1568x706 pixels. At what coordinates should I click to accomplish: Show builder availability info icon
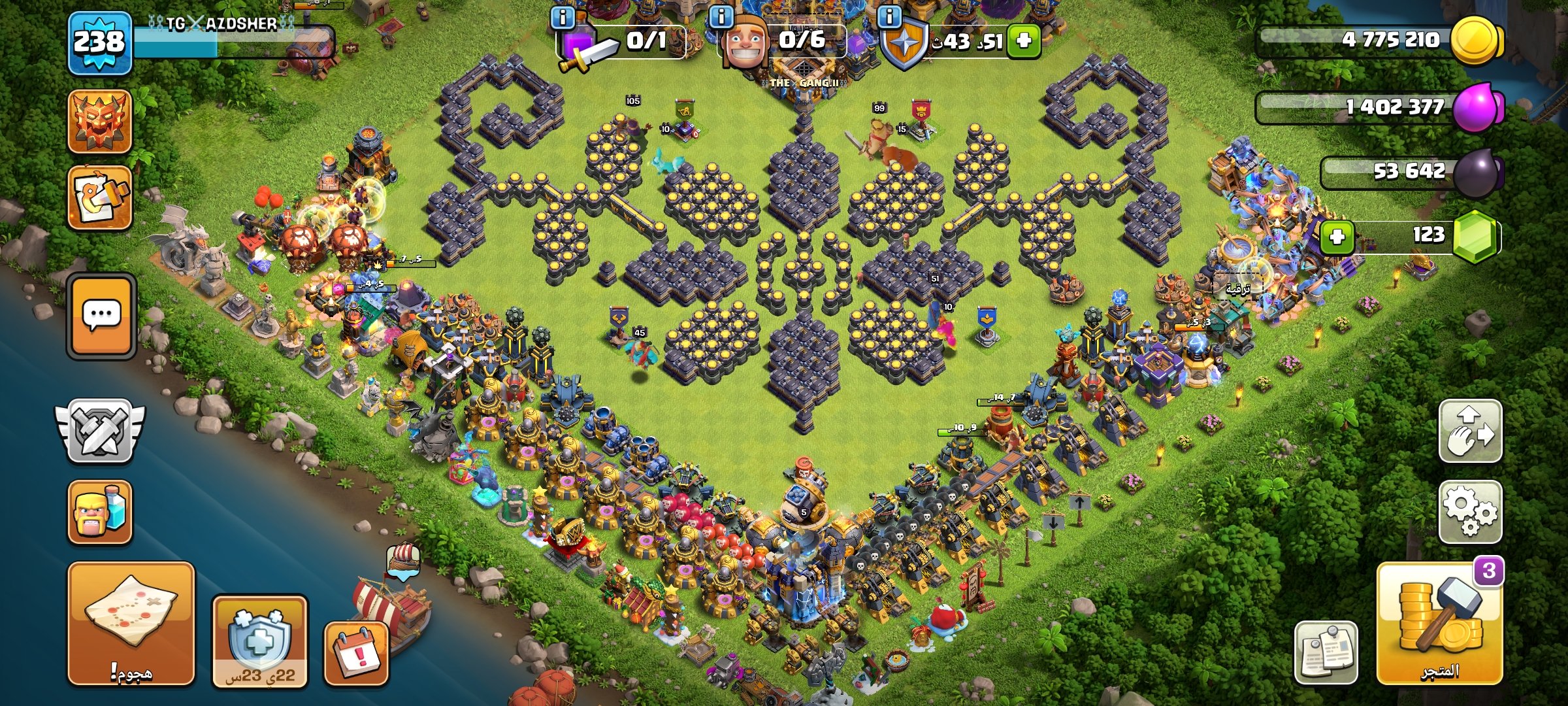721,16
